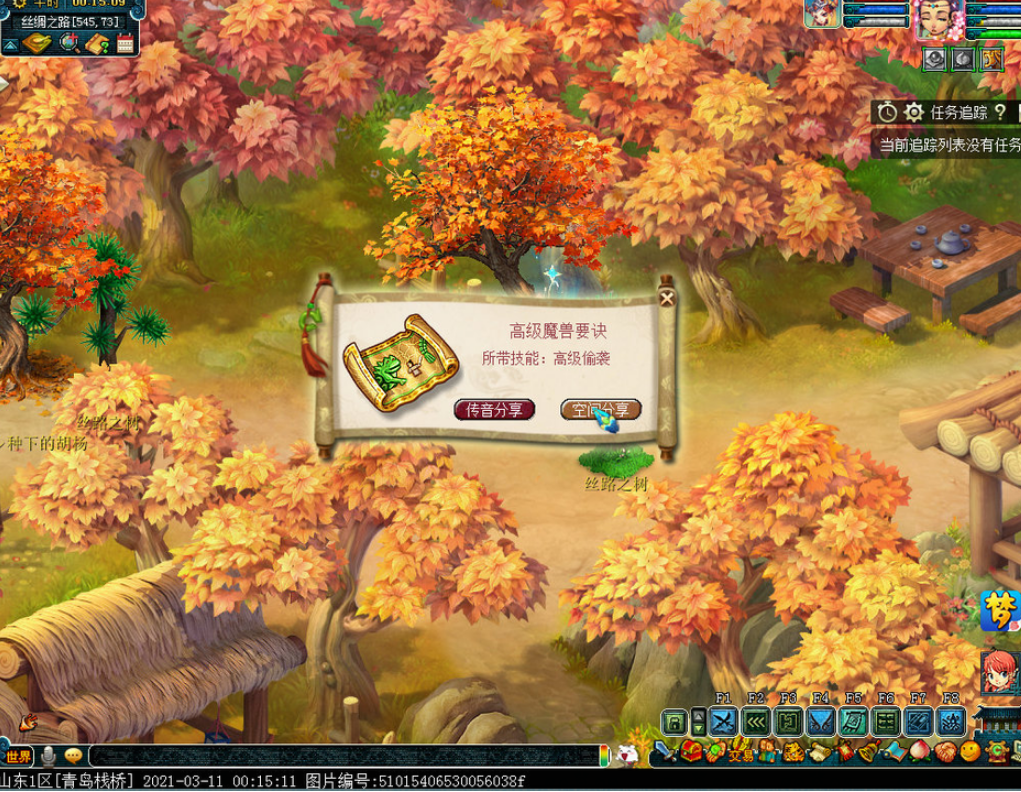Open the quest tracker gear settings
1021x792 pixels.
coord(913,112)
